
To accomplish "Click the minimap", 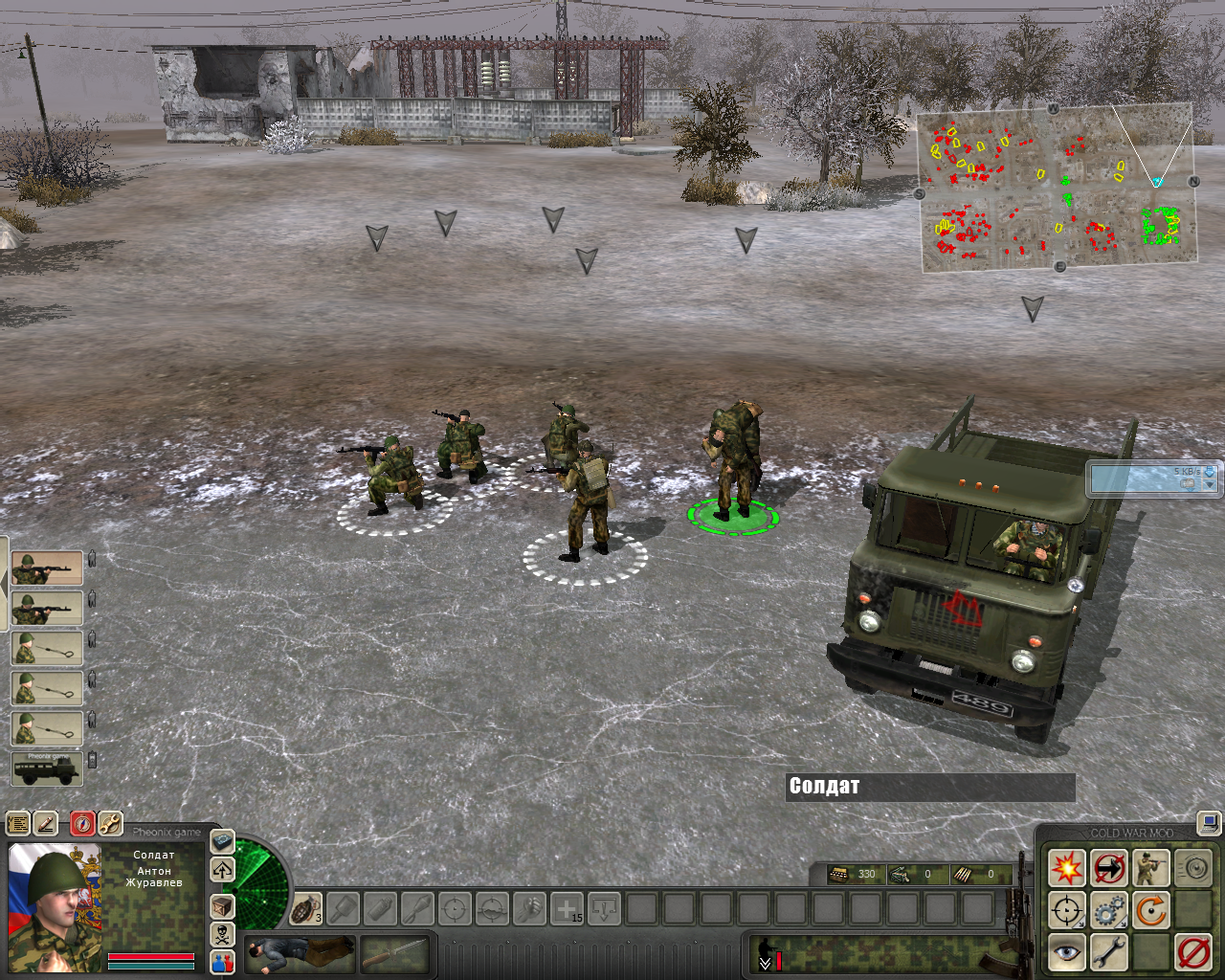I will (x=1058, y=188).
